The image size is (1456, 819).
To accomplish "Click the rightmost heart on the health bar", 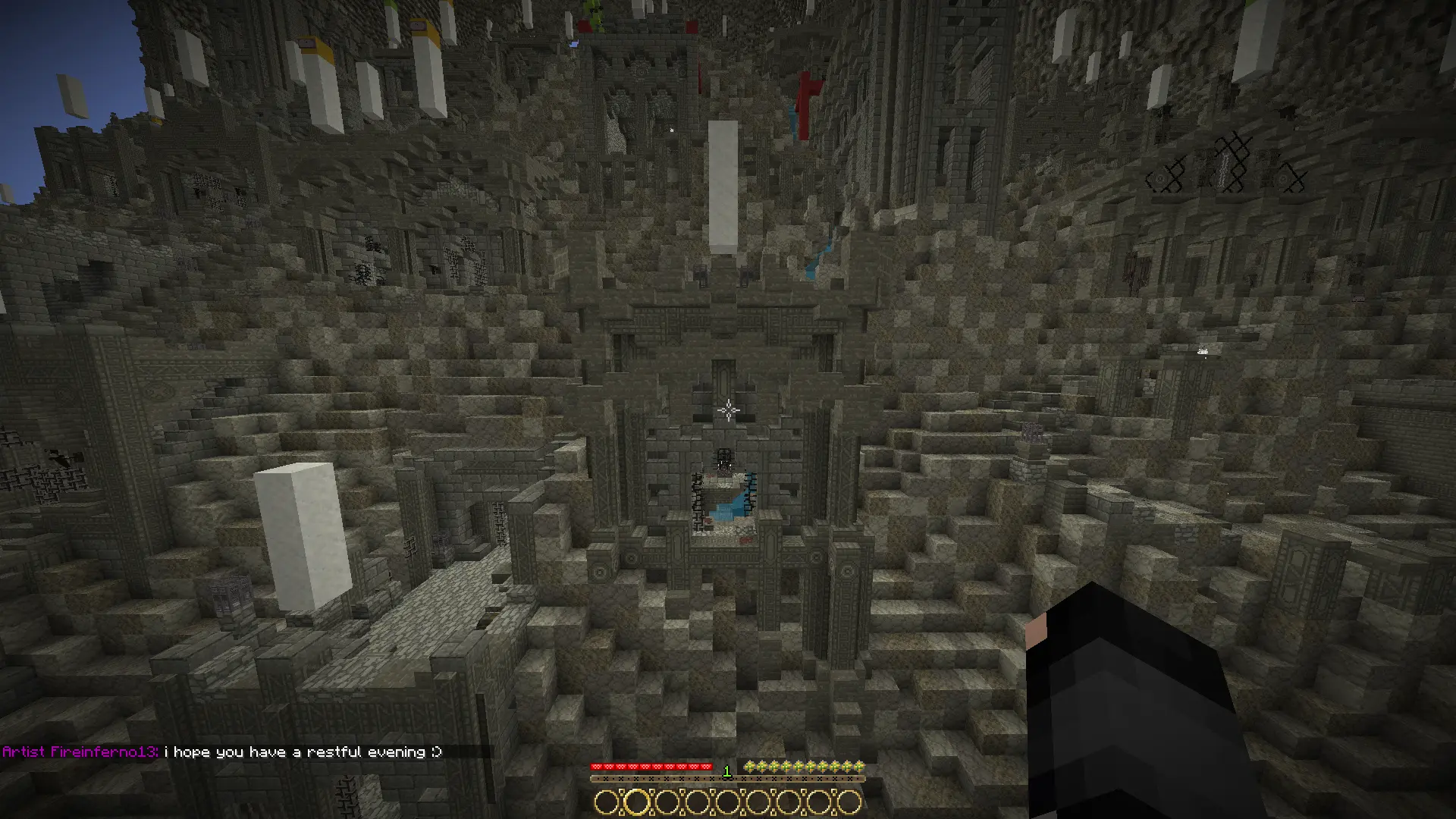I will (x=705, y=765).
